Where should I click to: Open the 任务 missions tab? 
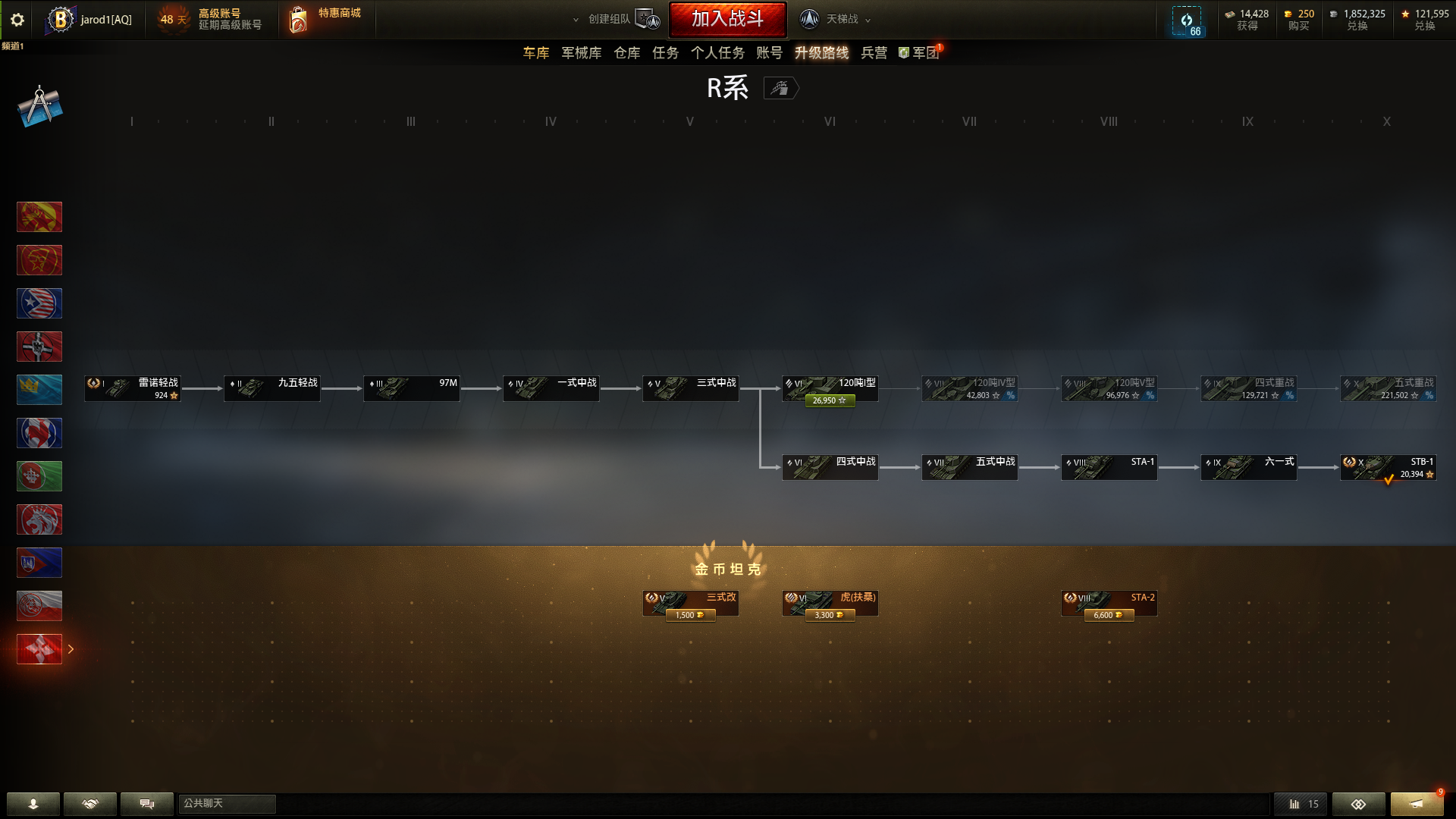[665, 53]
